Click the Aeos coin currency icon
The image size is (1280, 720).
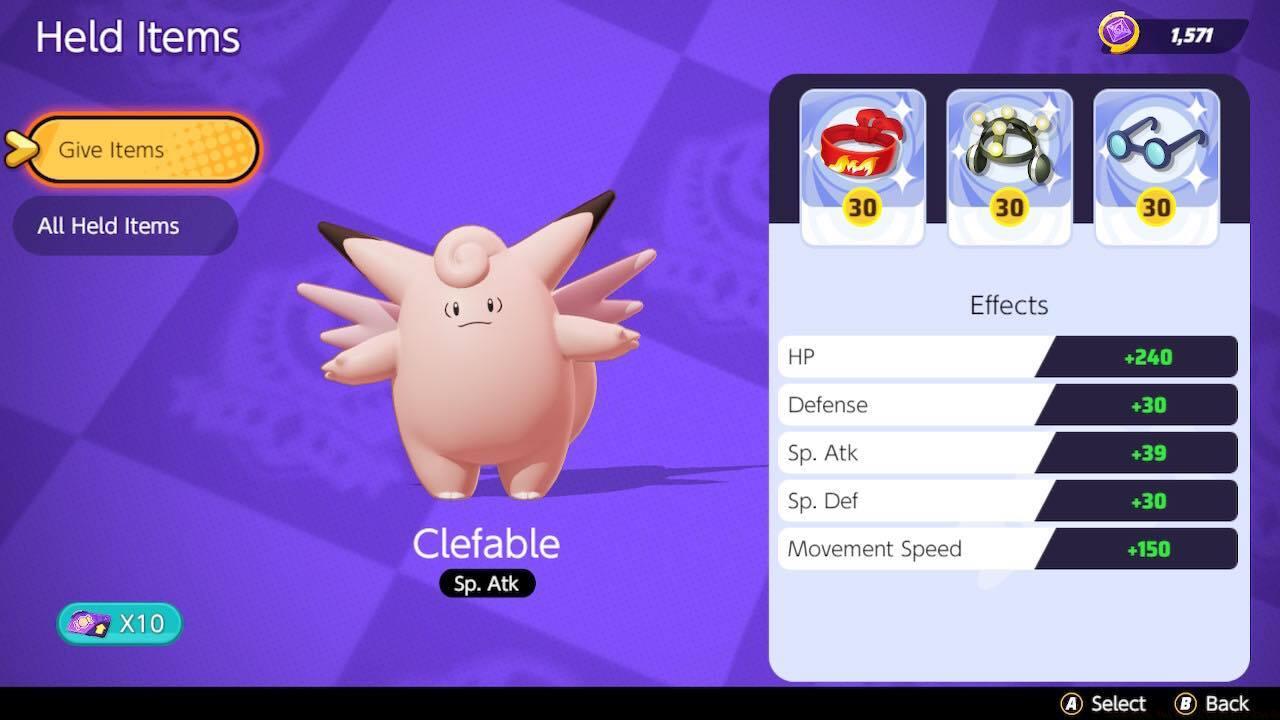pyautogui.click(x=1119, y=33)
